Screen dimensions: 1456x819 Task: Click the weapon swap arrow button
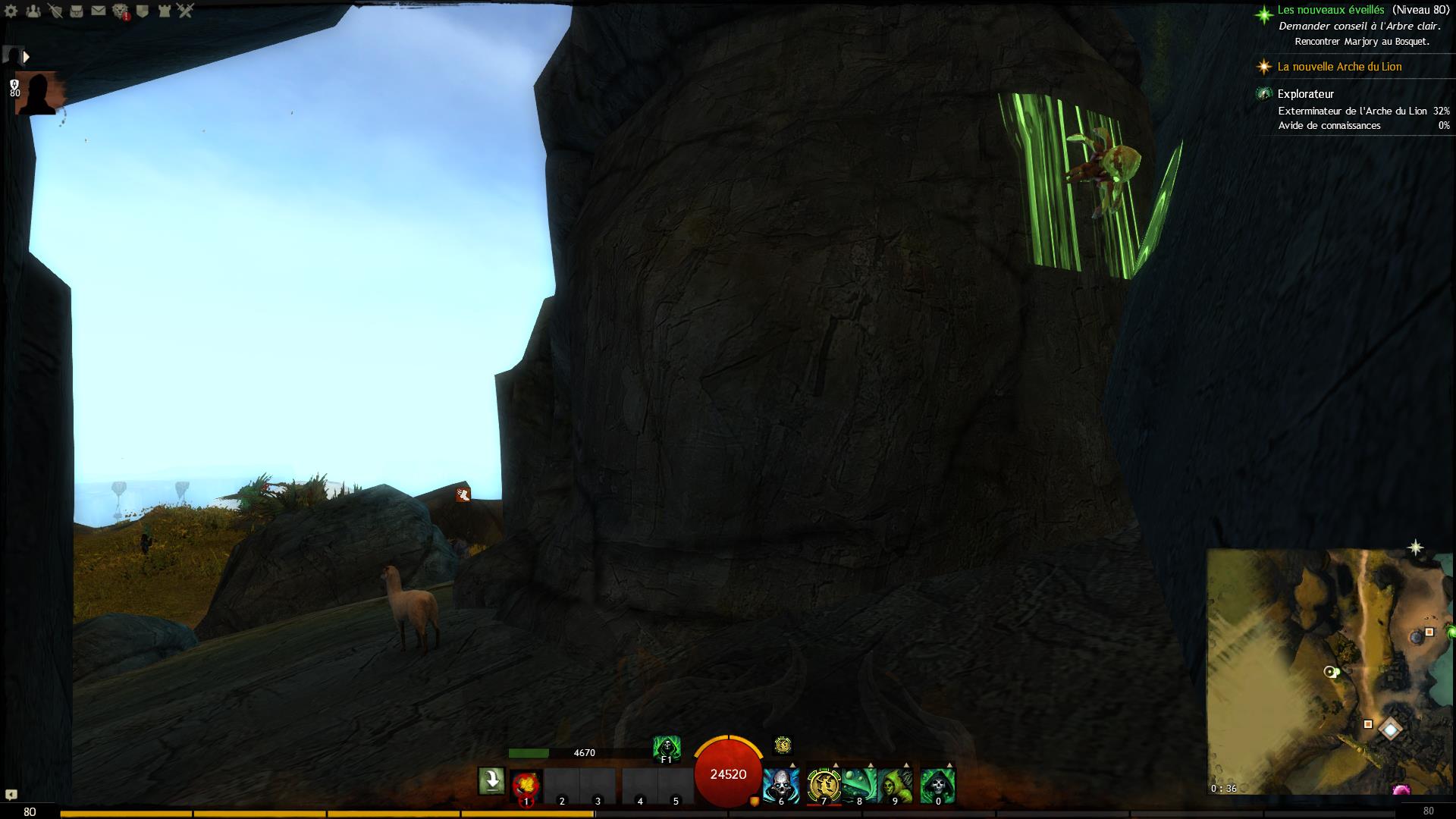pyautogui.click(x=491, y=781)
